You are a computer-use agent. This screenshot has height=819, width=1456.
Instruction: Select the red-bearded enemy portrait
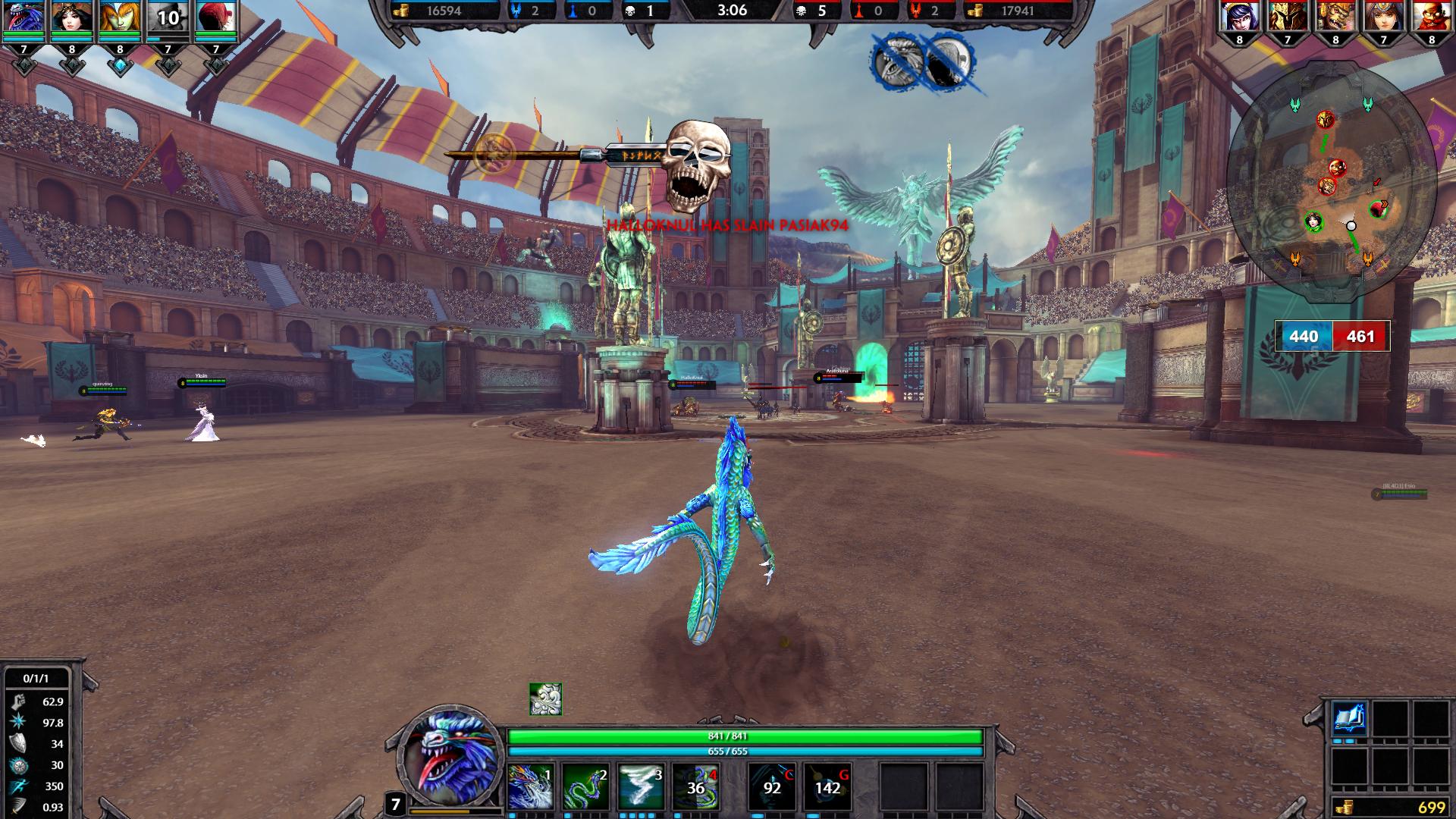click(x=1431, y=18)
